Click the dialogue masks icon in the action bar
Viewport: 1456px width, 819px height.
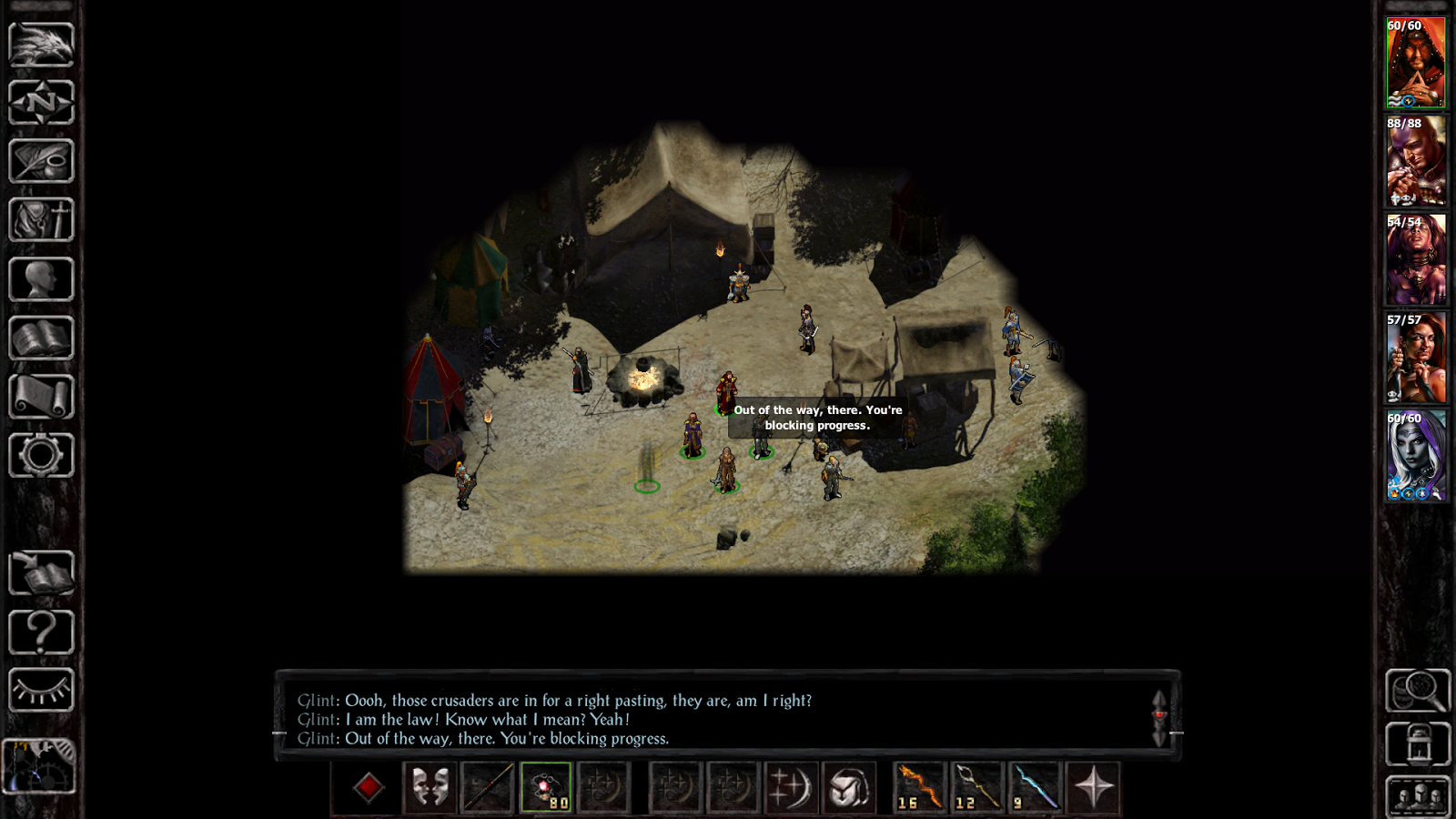[x=430, y=787]
